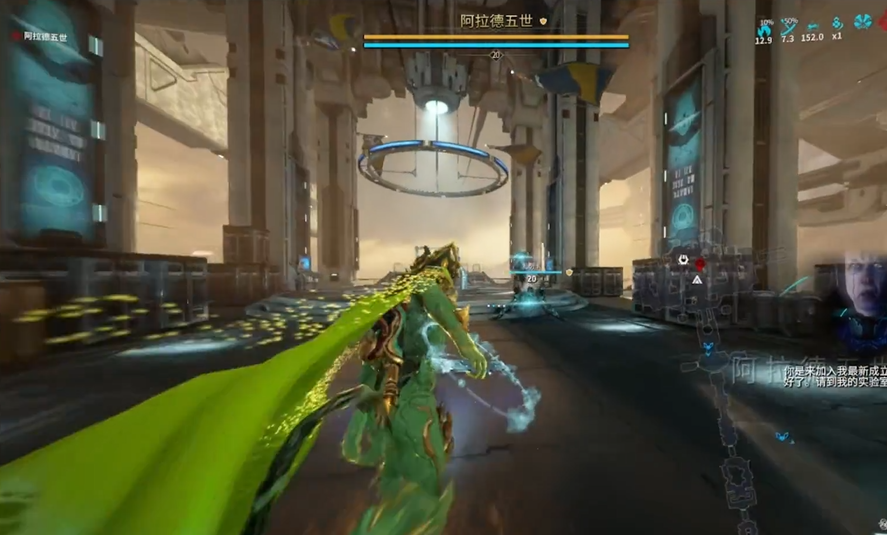Select the x1 combo multiplier icon
Image resolution: width=887 pixels, height=535 pixels.
[837, 25]
